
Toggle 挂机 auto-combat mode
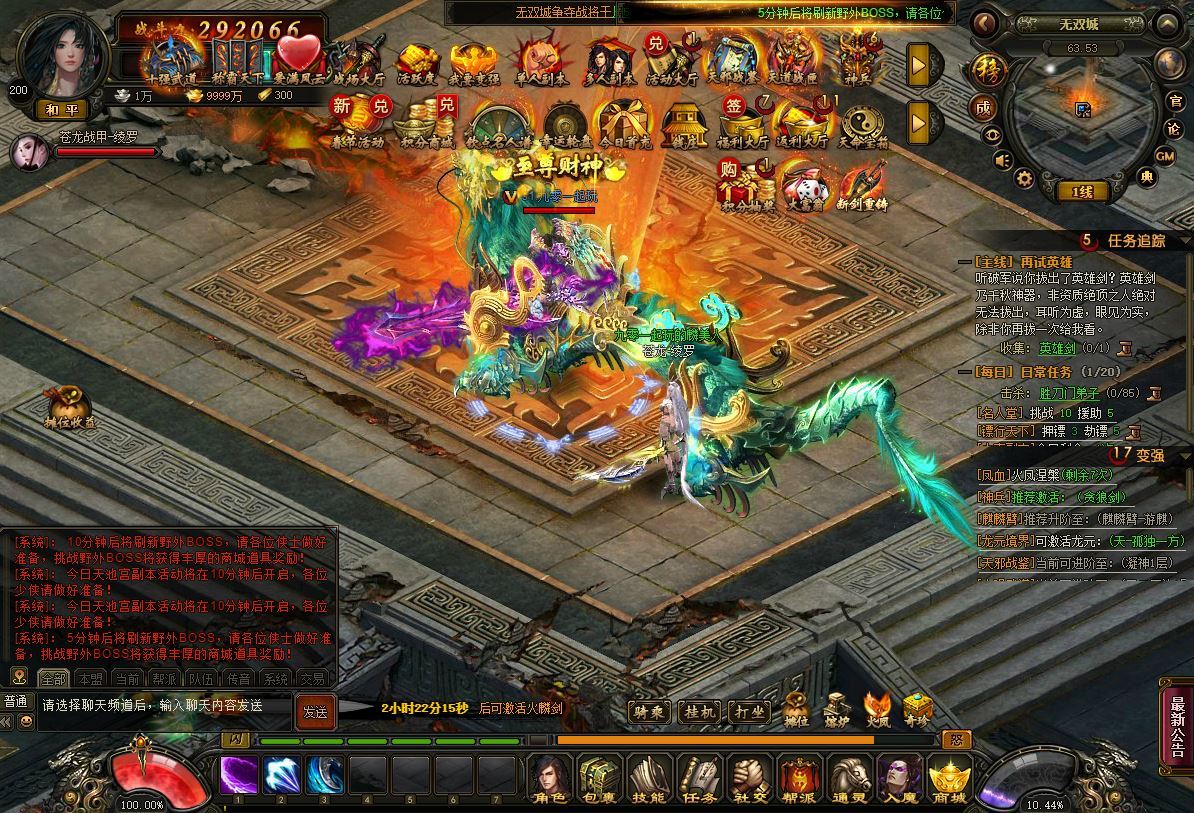click(x=699, y=711)
